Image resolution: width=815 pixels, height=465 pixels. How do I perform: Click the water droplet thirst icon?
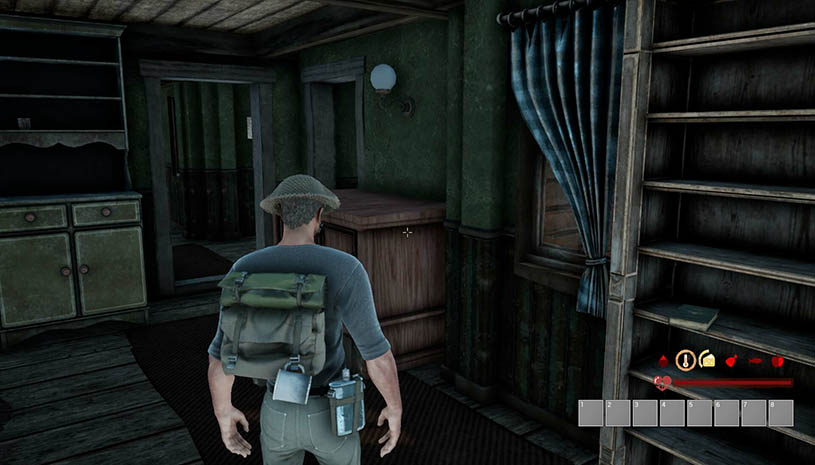point(664,359)
